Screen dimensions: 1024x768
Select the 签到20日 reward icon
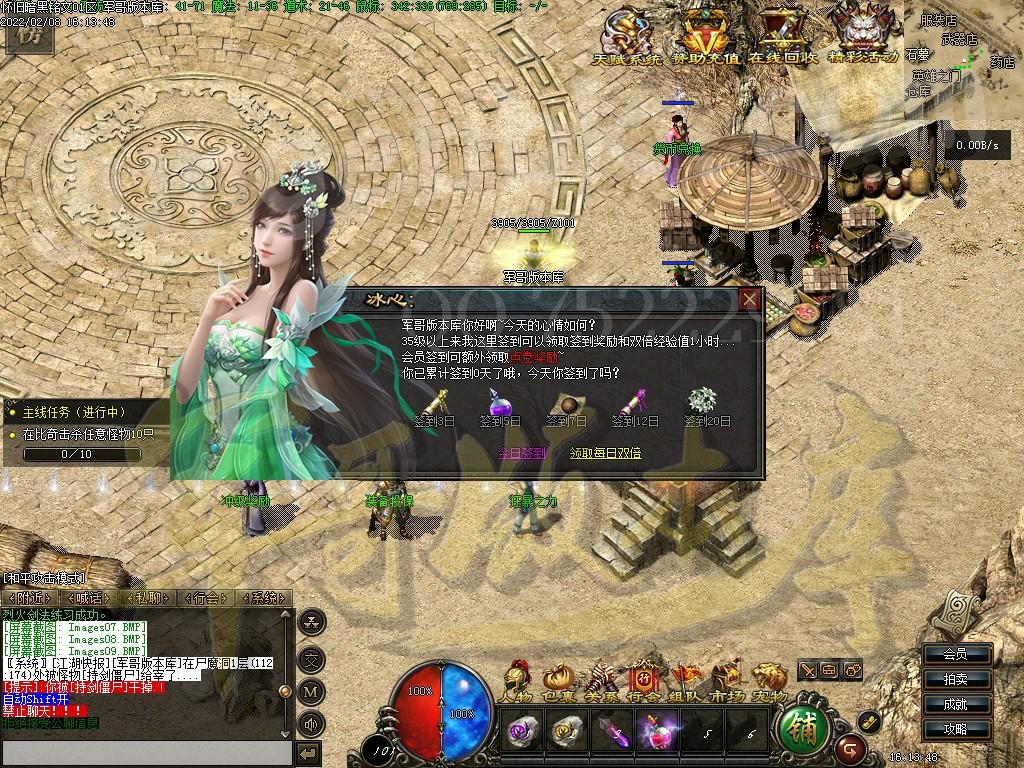pos(703,400)
